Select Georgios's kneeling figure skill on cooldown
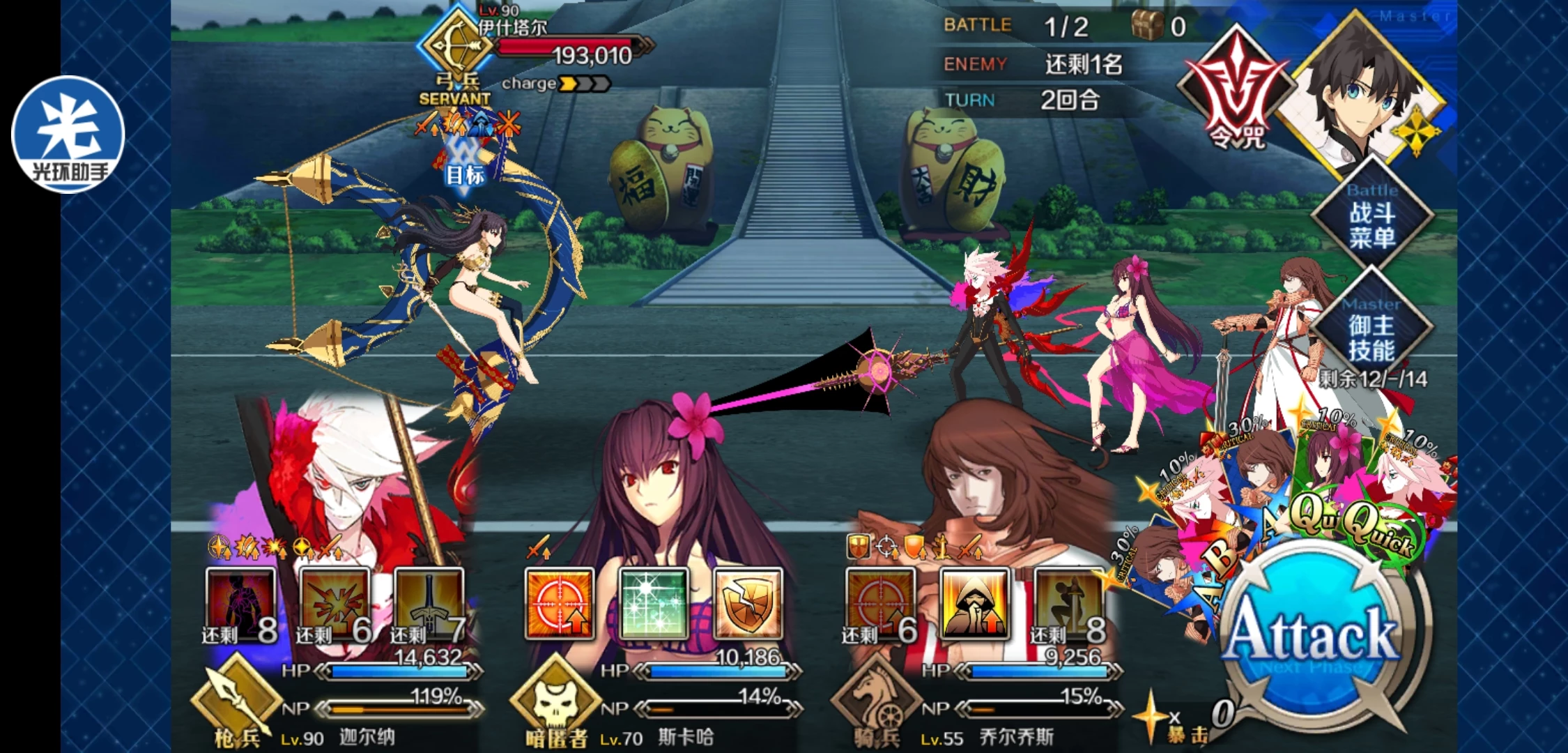The height and width of the screenshot is (753, 1568). pos(1068,604)
